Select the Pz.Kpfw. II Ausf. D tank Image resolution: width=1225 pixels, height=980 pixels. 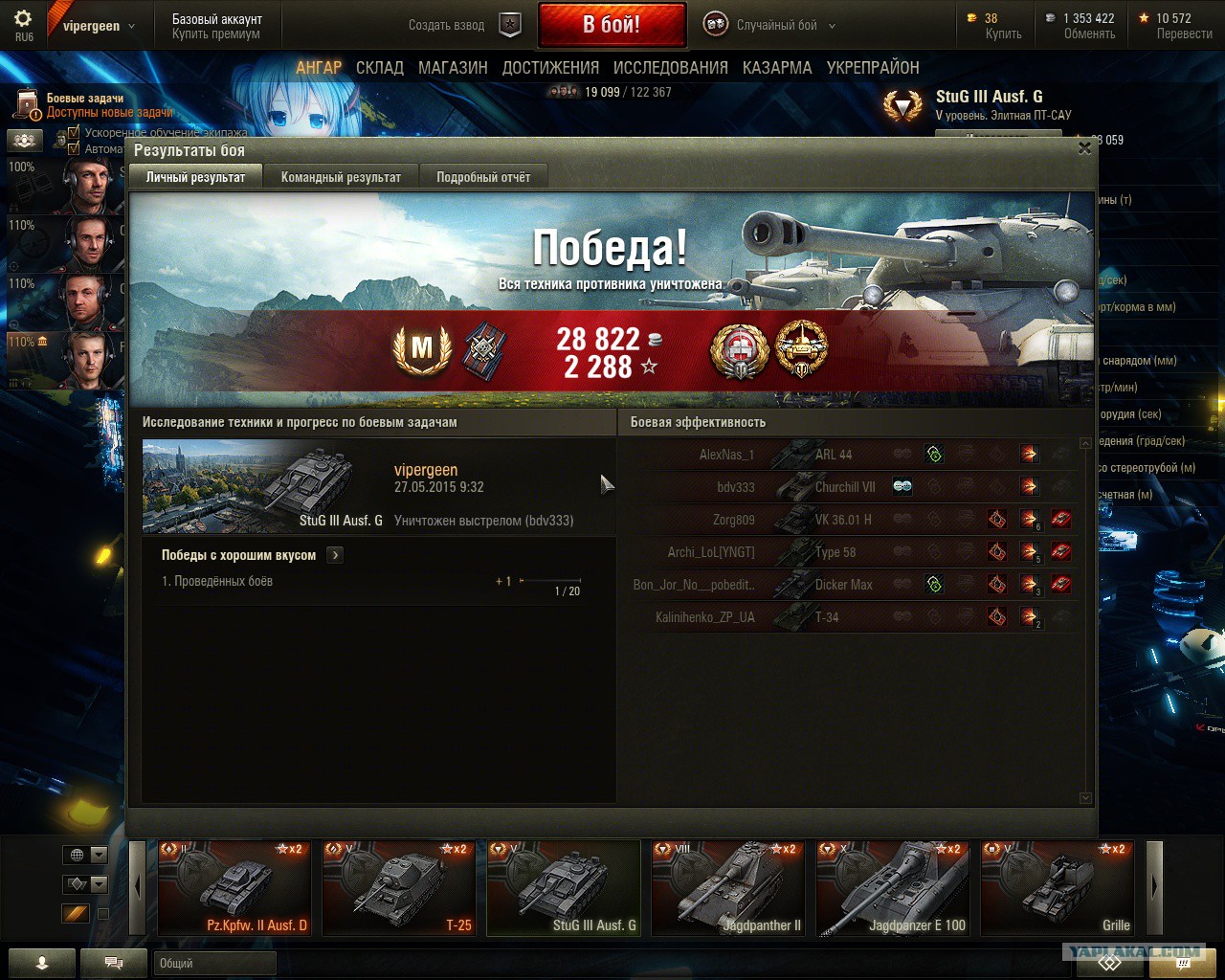point(234,887)
